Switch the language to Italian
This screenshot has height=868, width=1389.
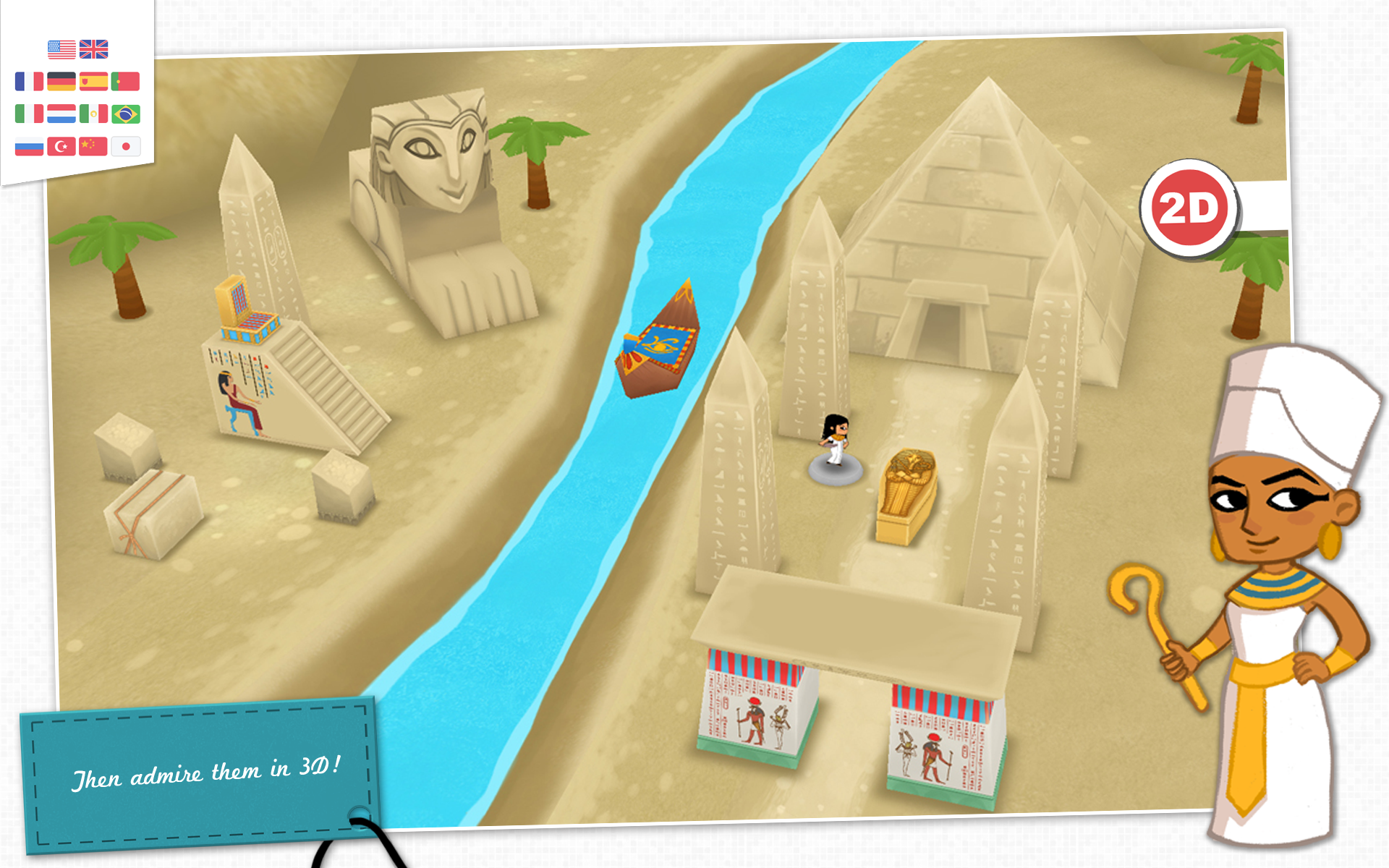click(29, 114)
